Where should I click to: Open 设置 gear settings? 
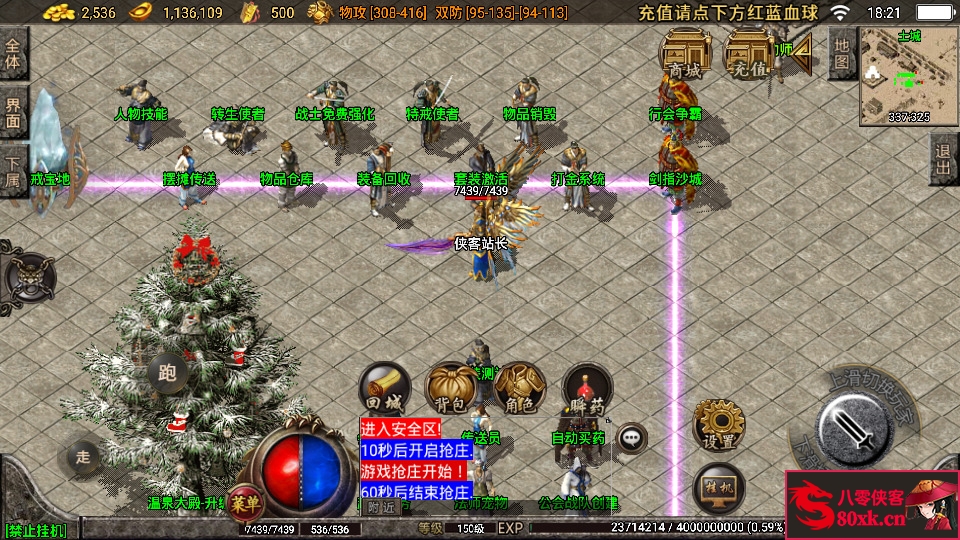718,425
